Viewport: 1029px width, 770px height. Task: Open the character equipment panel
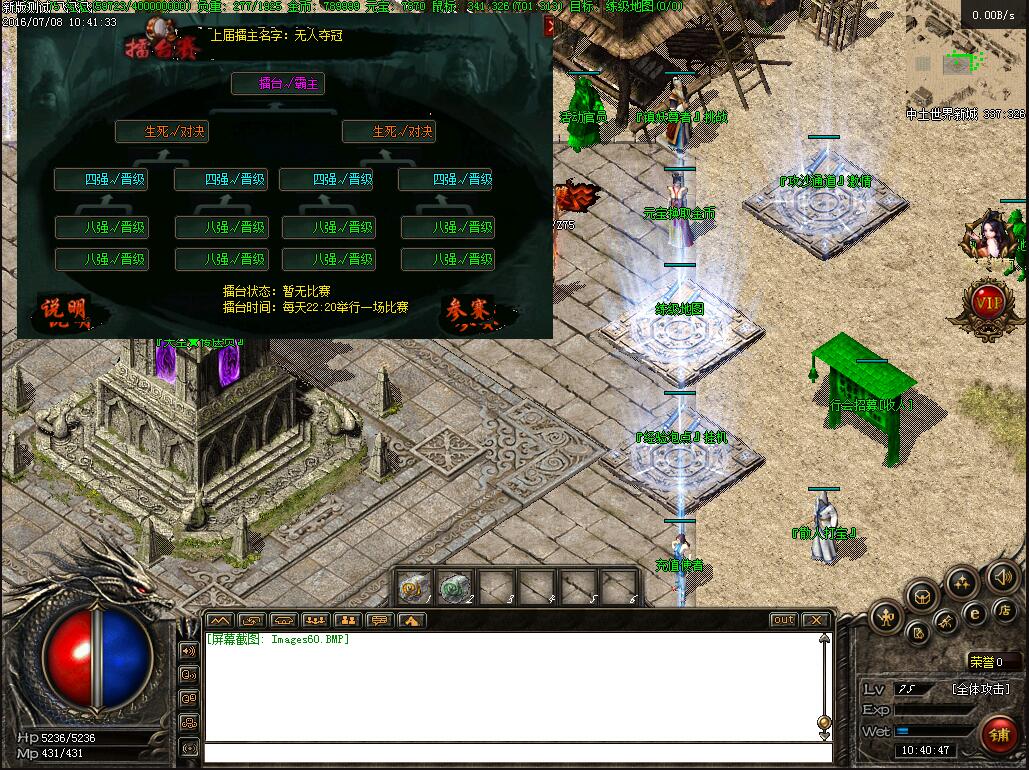[886, 617]
